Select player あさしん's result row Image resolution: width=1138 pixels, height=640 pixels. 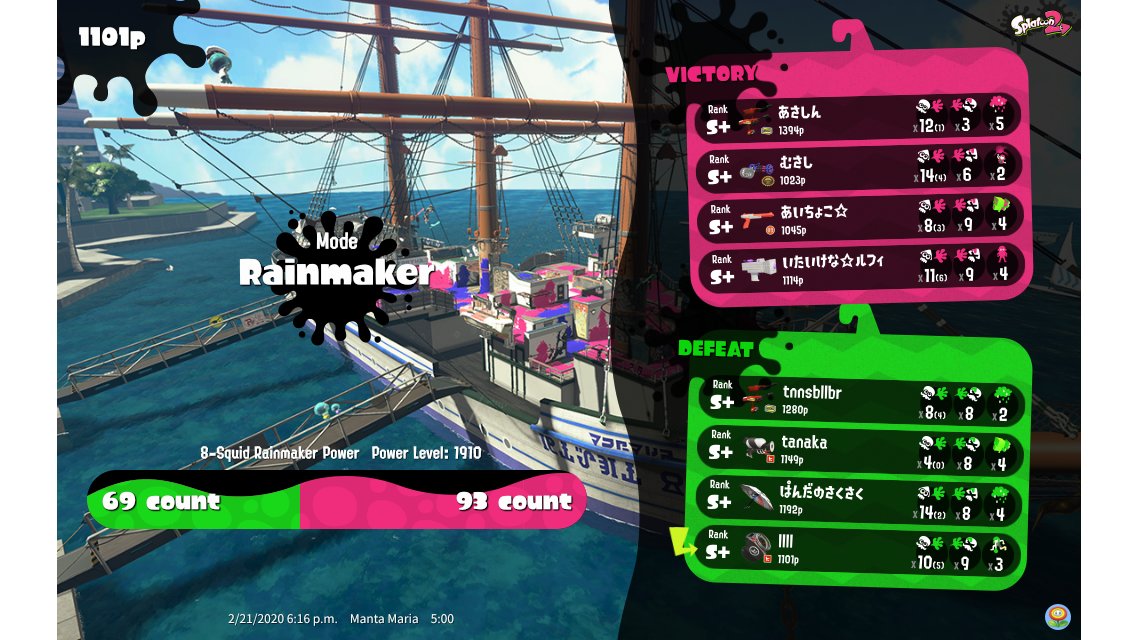pyautogui.click(x=860, y=117)
